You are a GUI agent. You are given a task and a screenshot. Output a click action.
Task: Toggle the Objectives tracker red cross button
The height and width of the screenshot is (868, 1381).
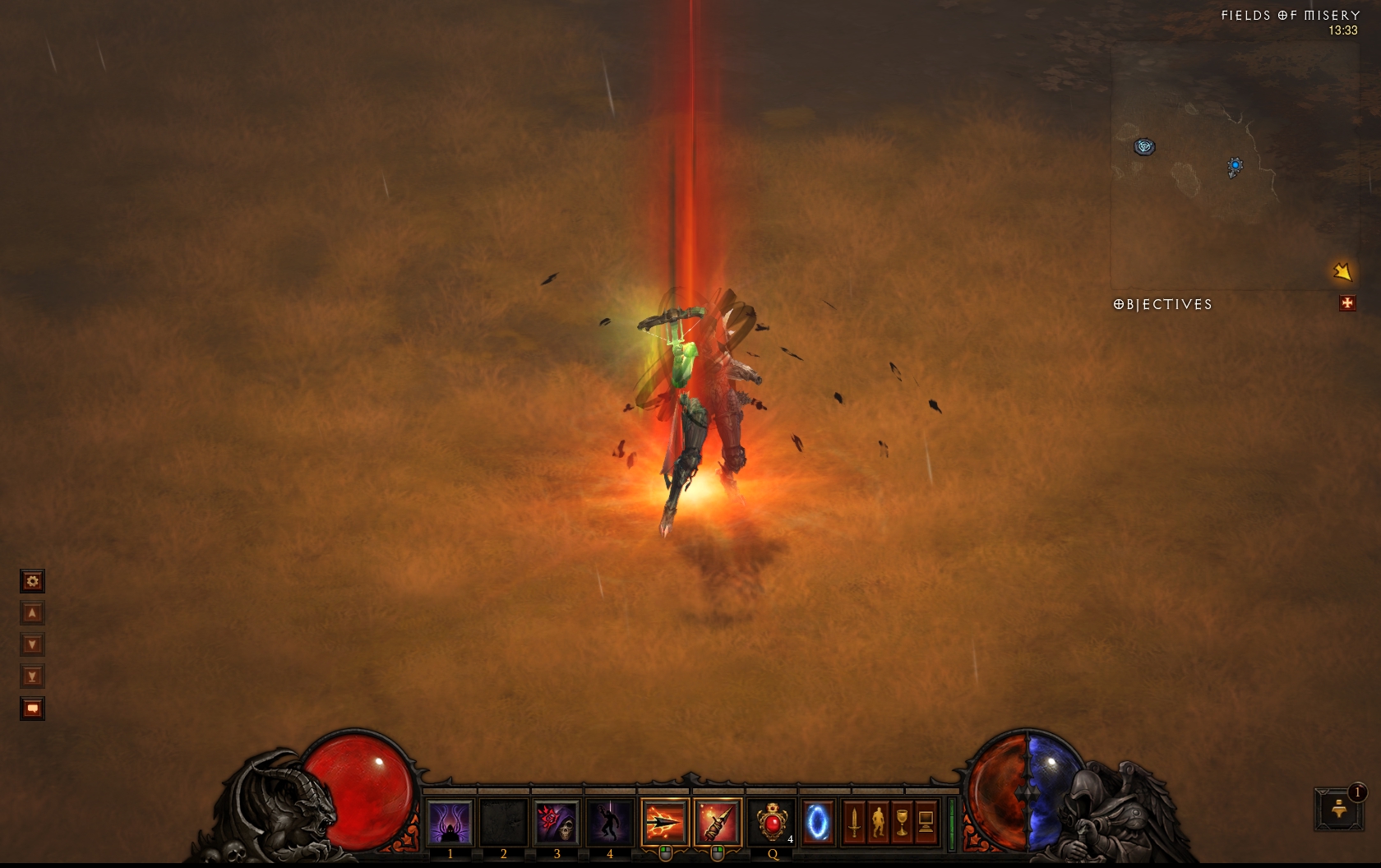1346,303
